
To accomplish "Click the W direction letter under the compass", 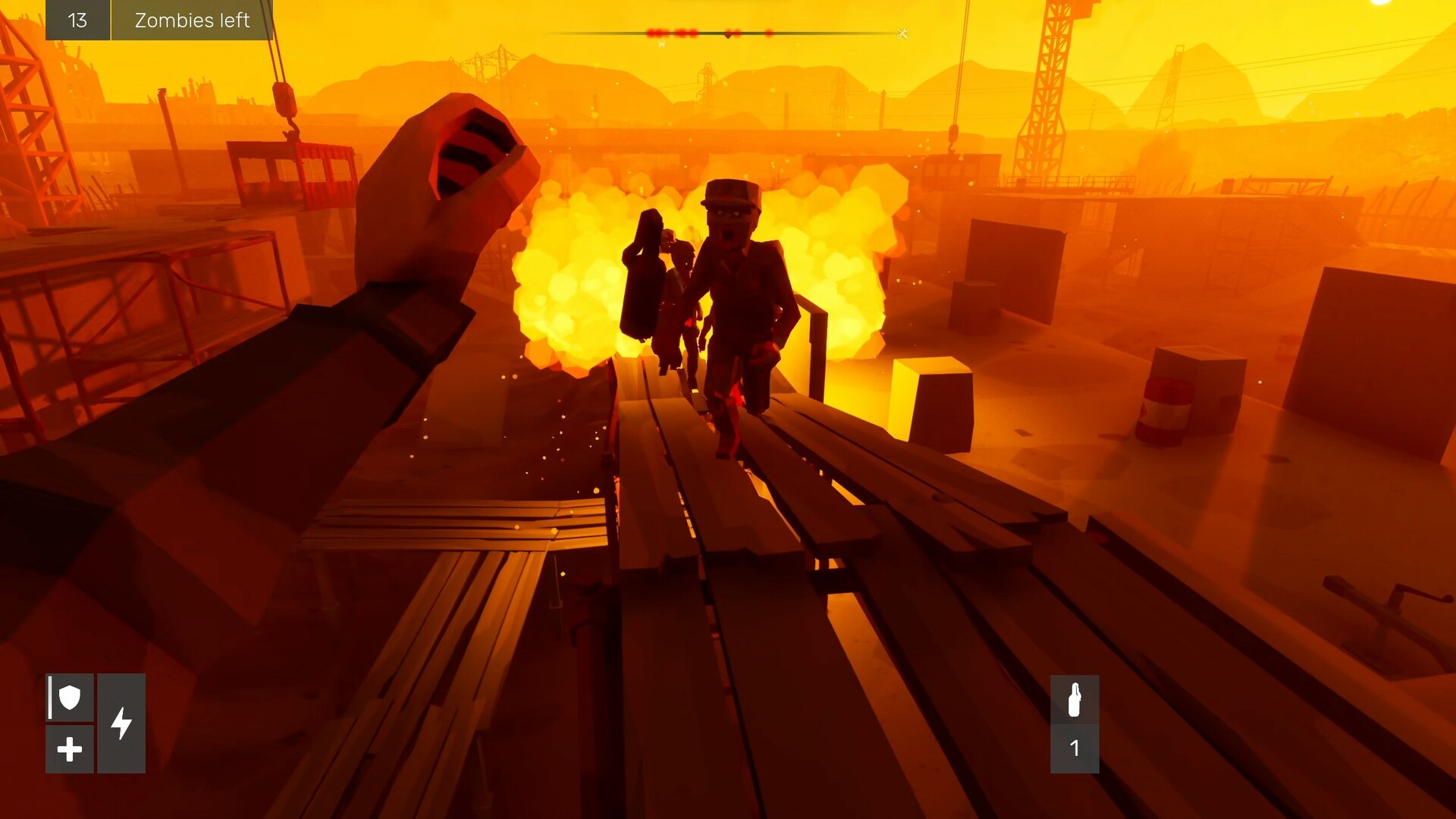I will click(x=661, y=42).
